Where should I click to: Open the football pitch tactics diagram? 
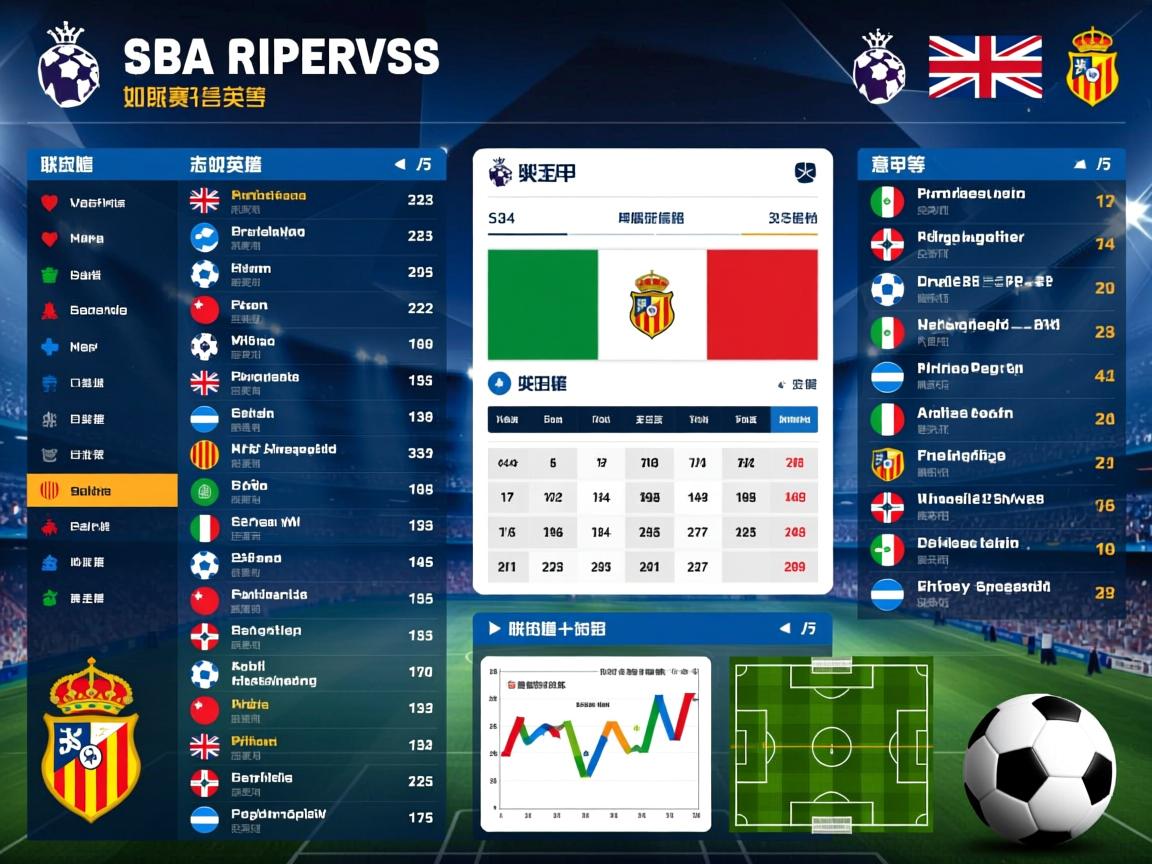point(831,744)
